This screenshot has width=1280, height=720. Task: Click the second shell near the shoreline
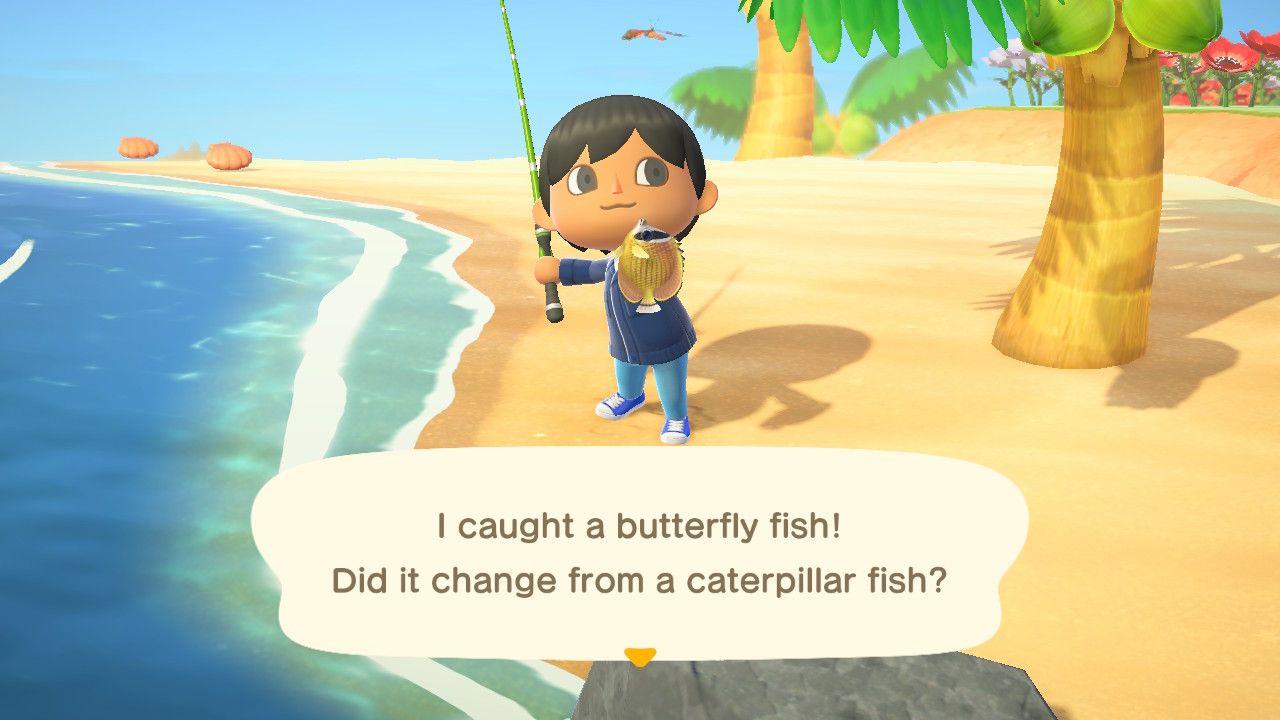tap(230, 155)
